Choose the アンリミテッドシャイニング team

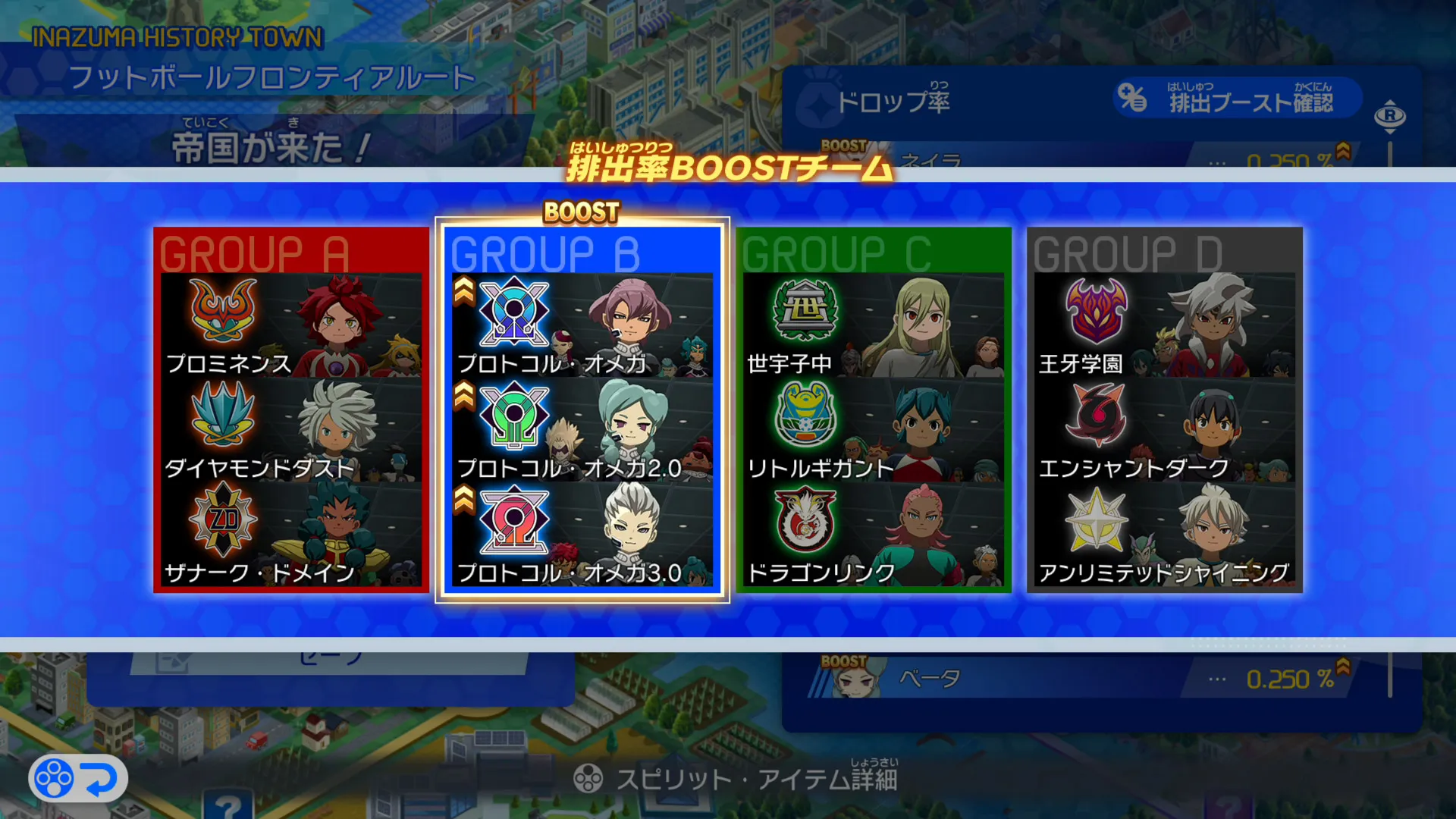coord(1165,535)
